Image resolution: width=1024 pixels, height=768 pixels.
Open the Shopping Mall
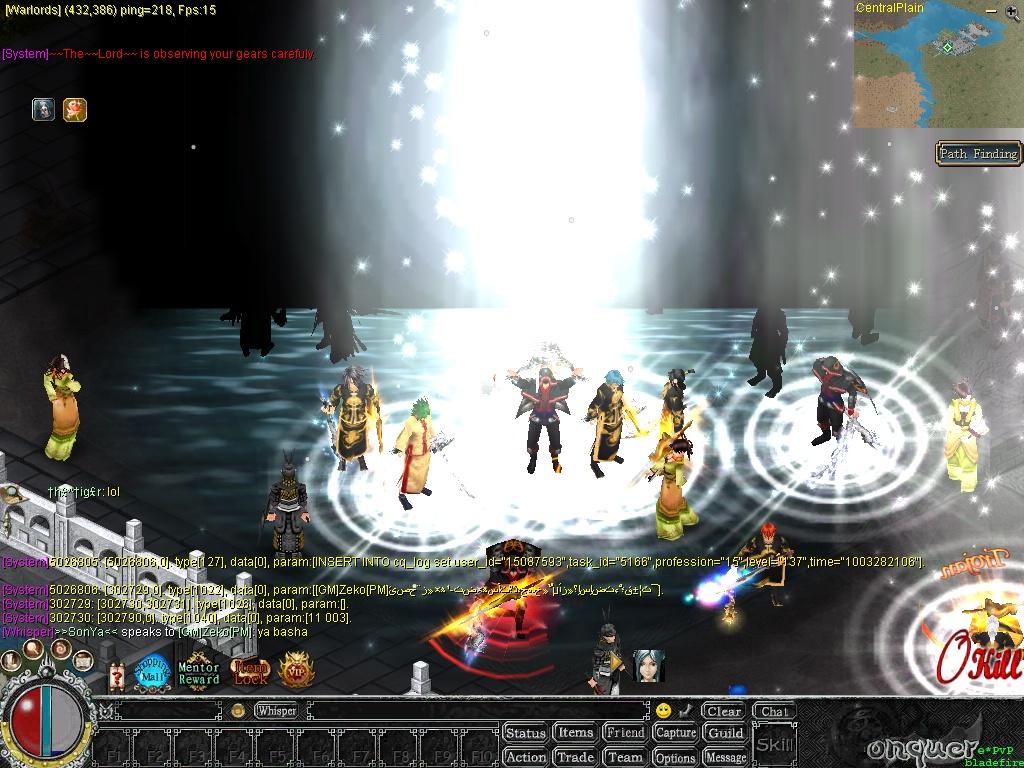(x=153, y=672)
